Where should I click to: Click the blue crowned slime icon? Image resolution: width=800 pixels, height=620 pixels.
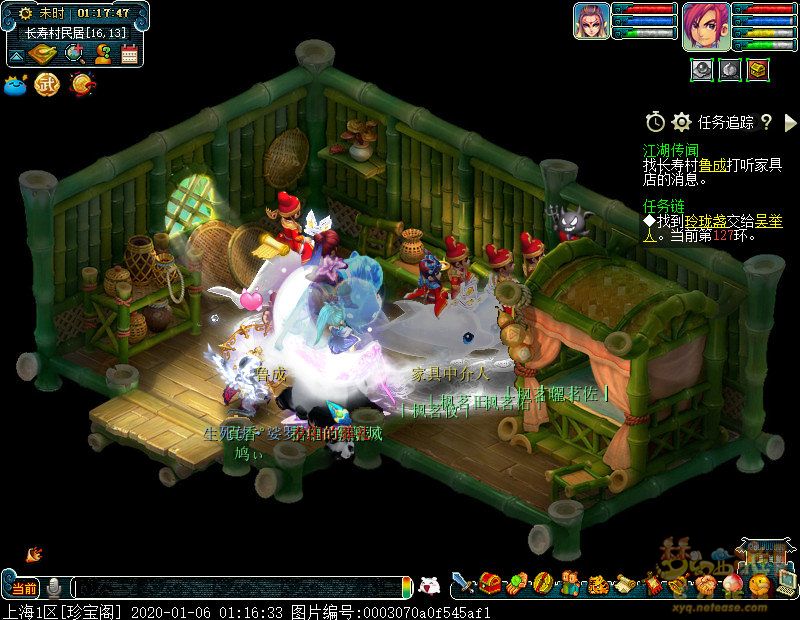[16, 85]
